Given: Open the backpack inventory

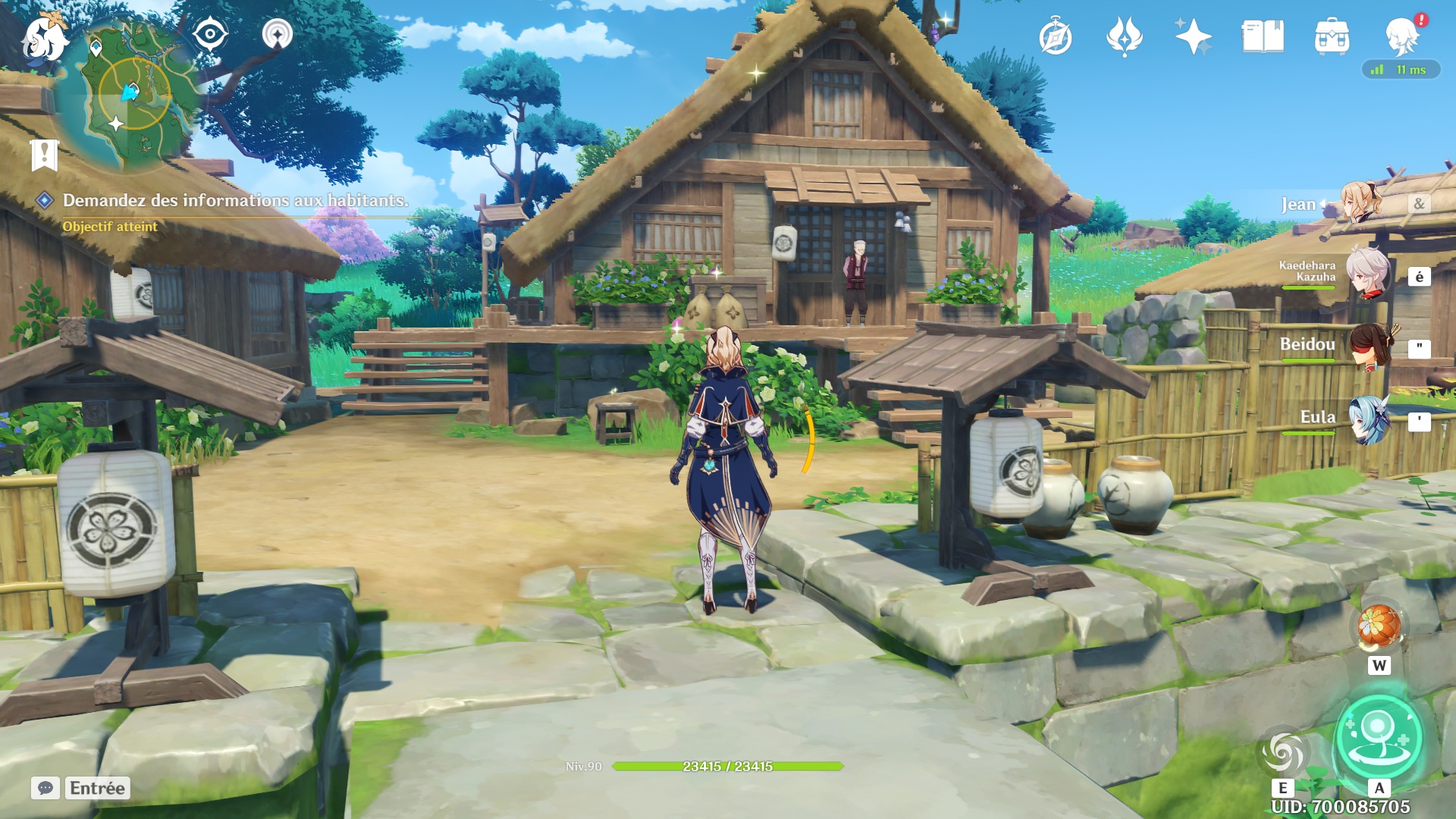Looking at the screenshot, I should point(1332,37).
